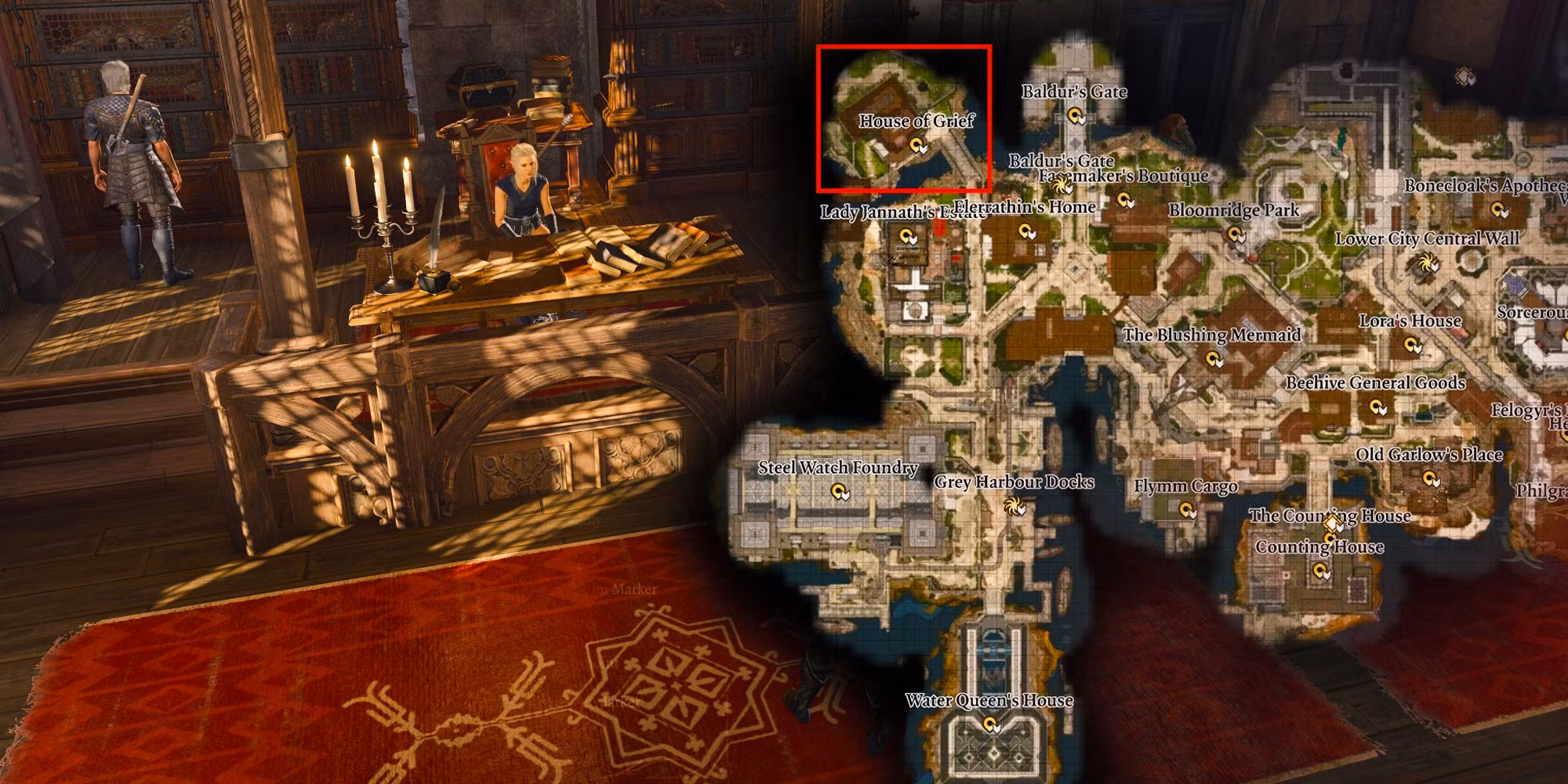Image resolution: width=1568 pixels, height=784 pixels.
Task: Click the Blushing Mermaid location icon
Action: [1214, 360]
